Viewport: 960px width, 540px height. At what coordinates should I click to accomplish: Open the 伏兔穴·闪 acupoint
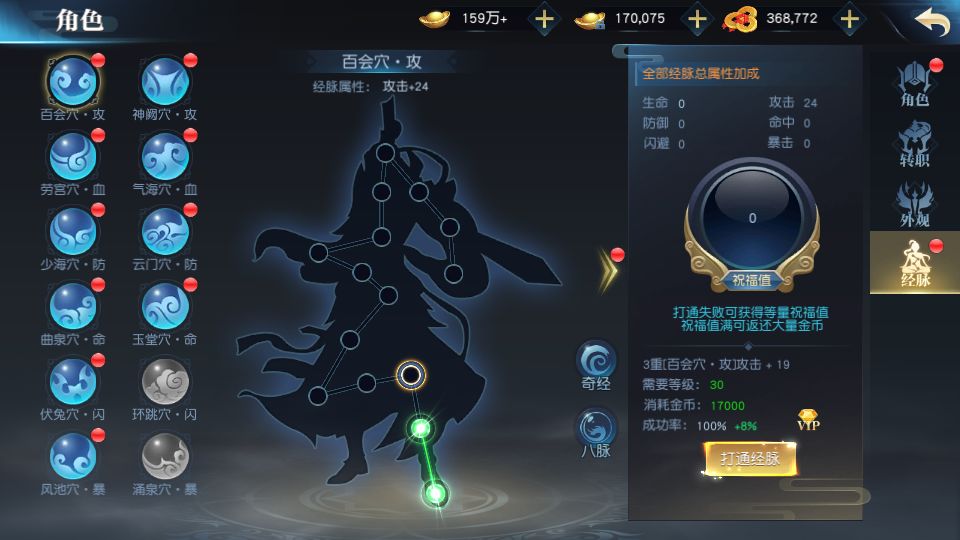(73, 381)
